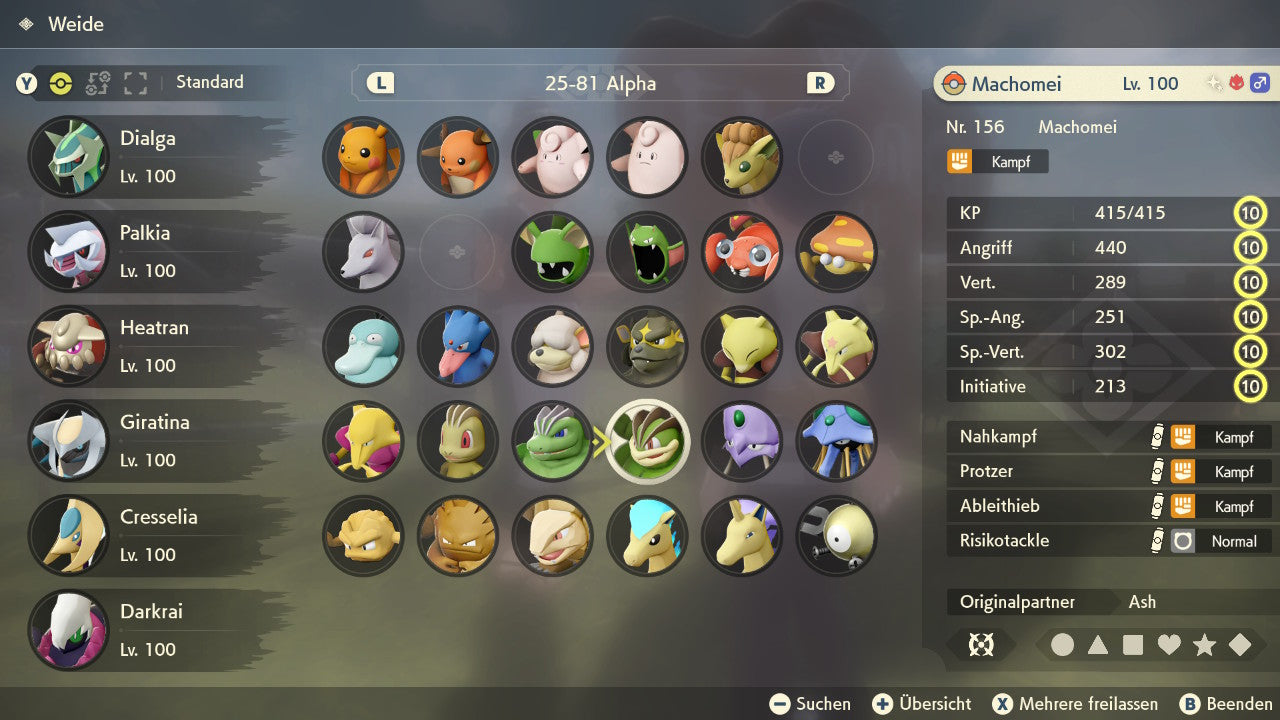Toggle the heart marking on Machomei
This screenshot has width=1280, height=720.
point(1169,645)
